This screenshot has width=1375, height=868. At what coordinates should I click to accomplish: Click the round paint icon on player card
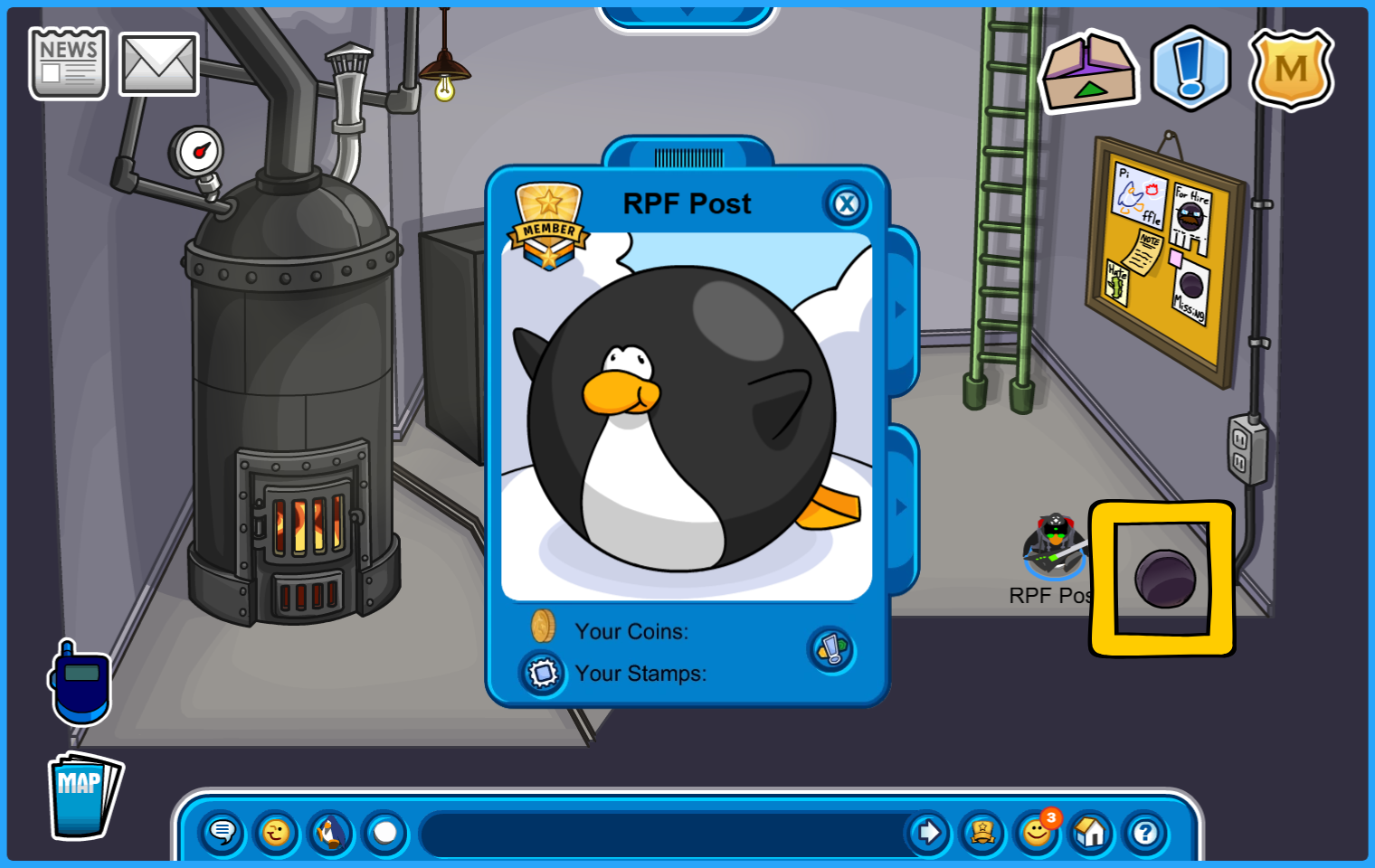pos(831,649)
